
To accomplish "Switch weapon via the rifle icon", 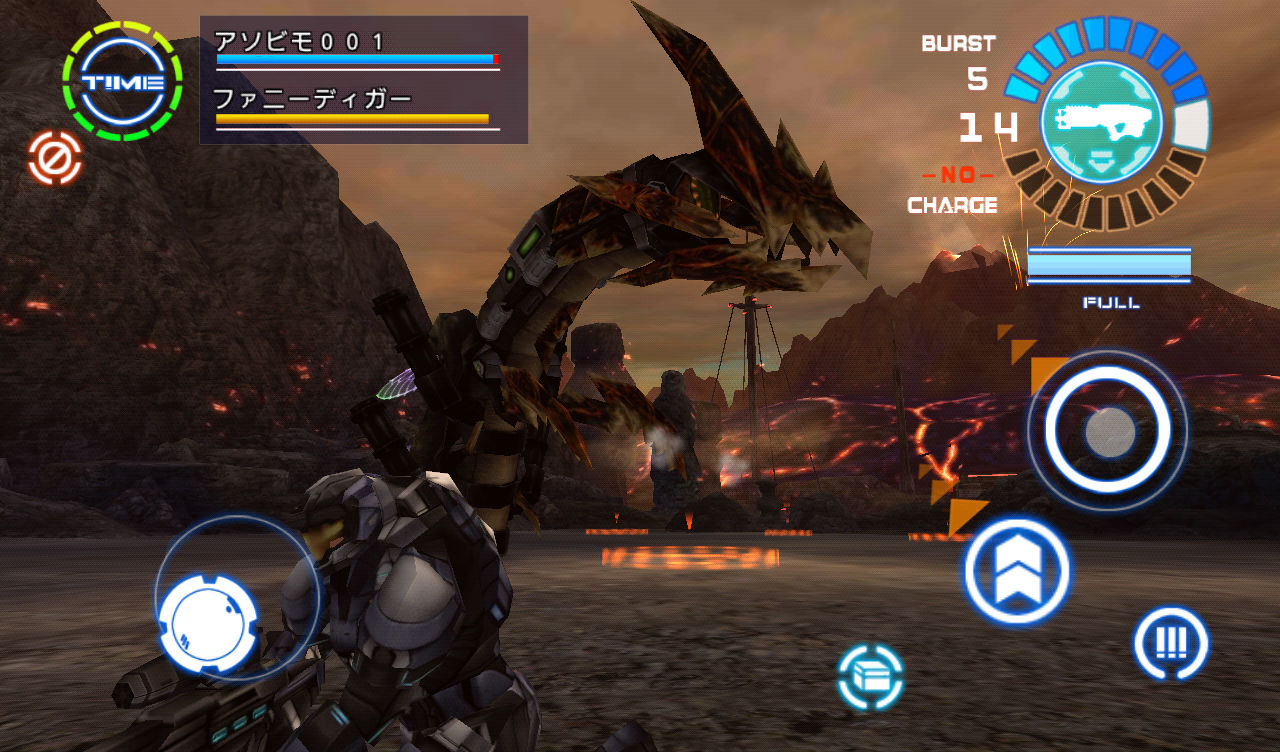I will [x=1101, y=121].
